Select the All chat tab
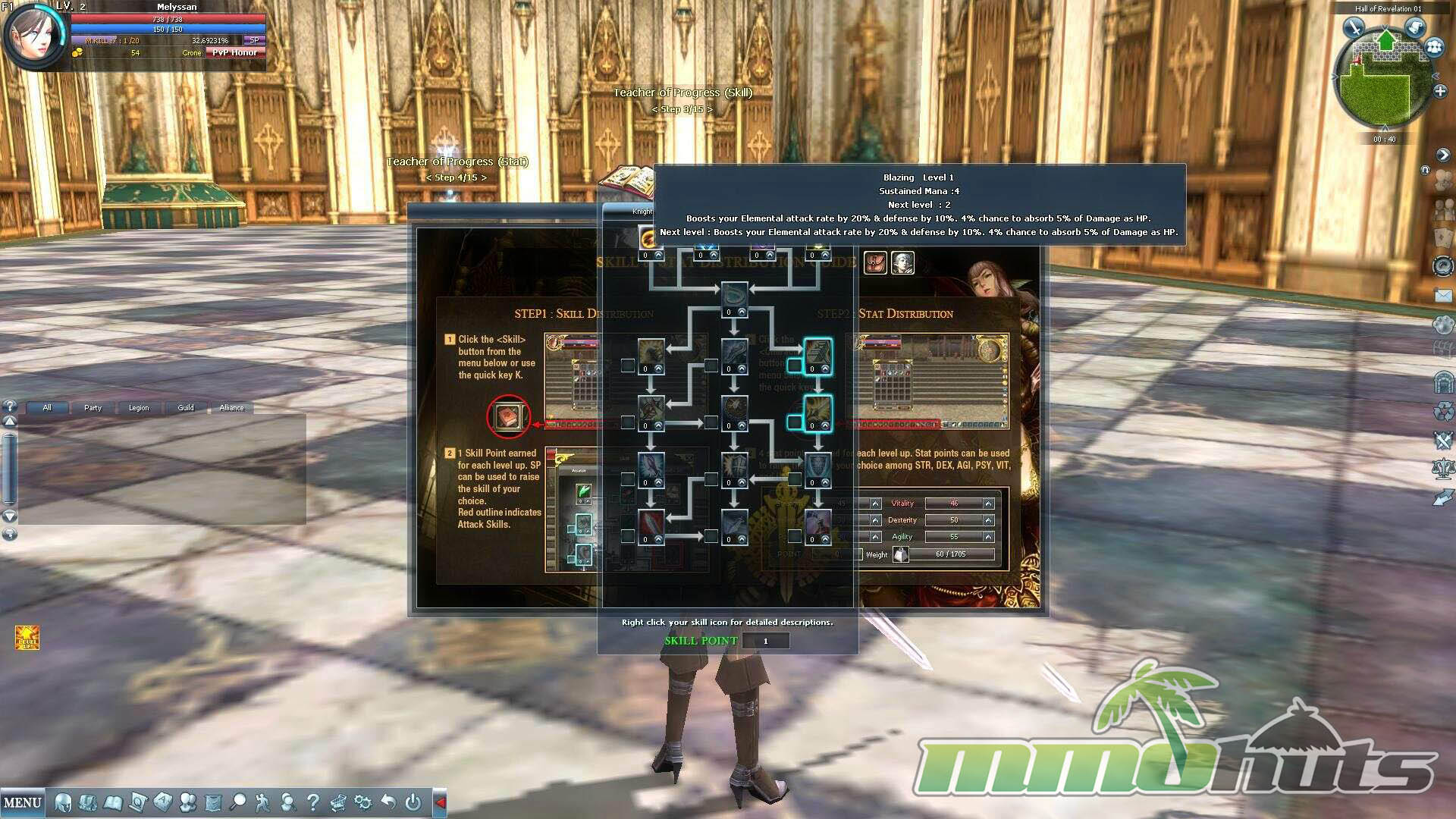1456x819 pixels. (x=47, y=408)
